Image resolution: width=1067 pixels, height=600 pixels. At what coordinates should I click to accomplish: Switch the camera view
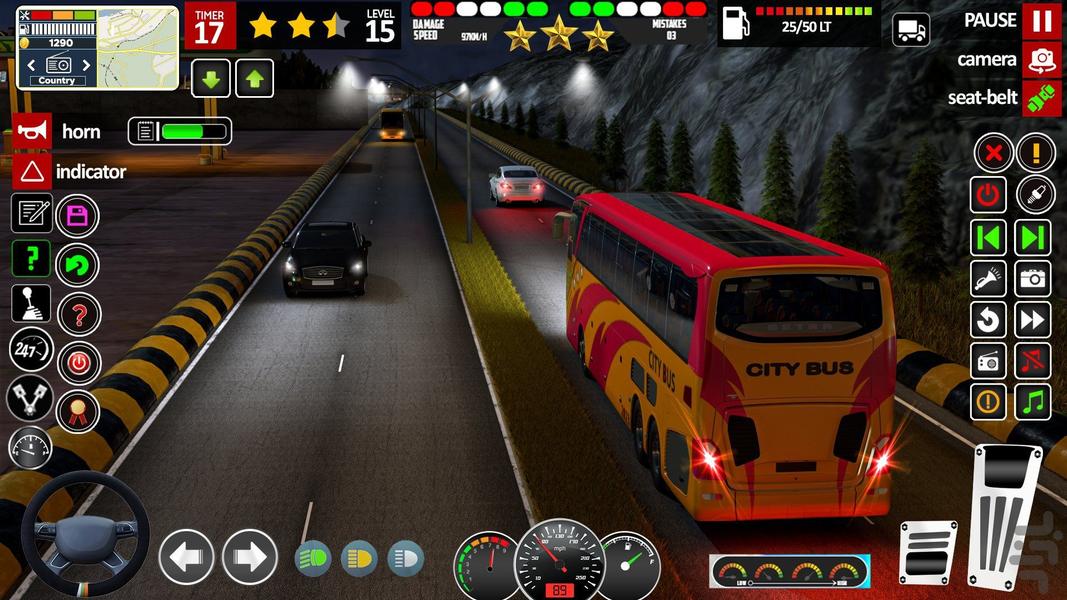[x=1042, y=60]
